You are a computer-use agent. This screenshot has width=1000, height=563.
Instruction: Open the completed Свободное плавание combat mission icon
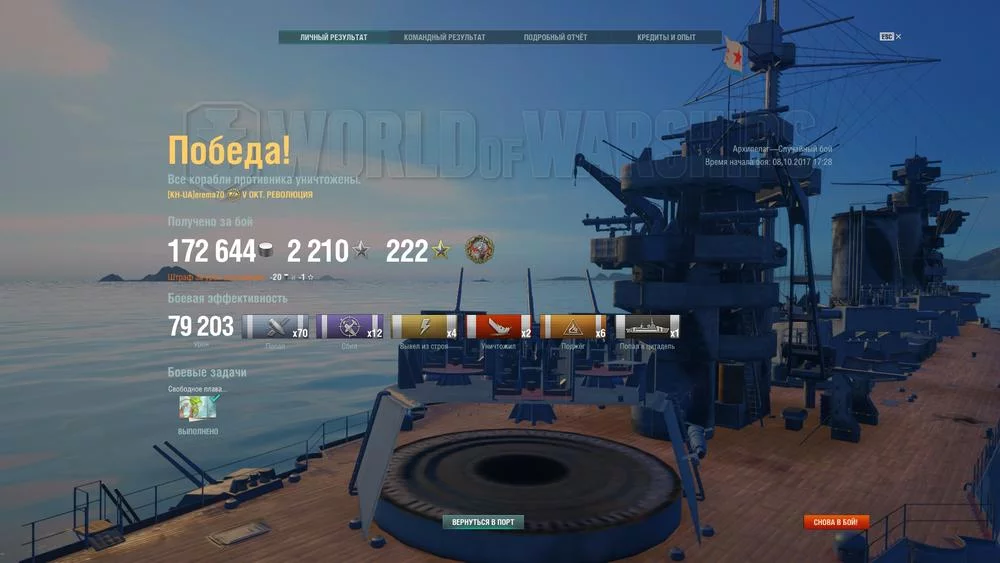click(x=197, y=407)
